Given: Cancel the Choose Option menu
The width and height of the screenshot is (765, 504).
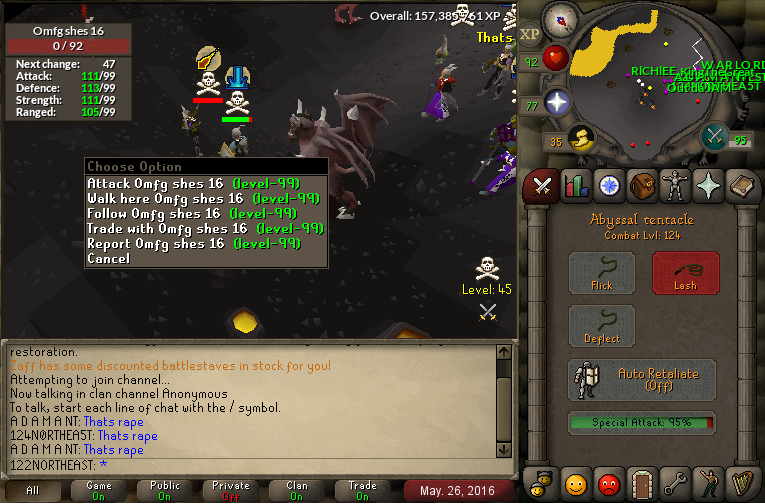Looking at the screenshot, I should tap(108, 259).
